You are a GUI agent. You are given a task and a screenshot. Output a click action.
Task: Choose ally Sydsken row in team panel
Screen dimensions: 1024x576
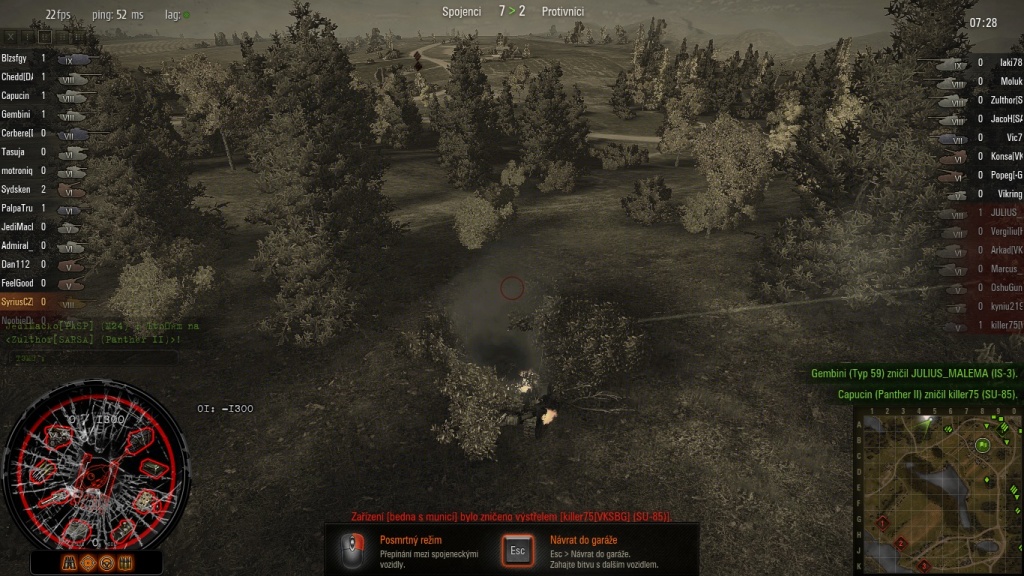pos(18,189)
